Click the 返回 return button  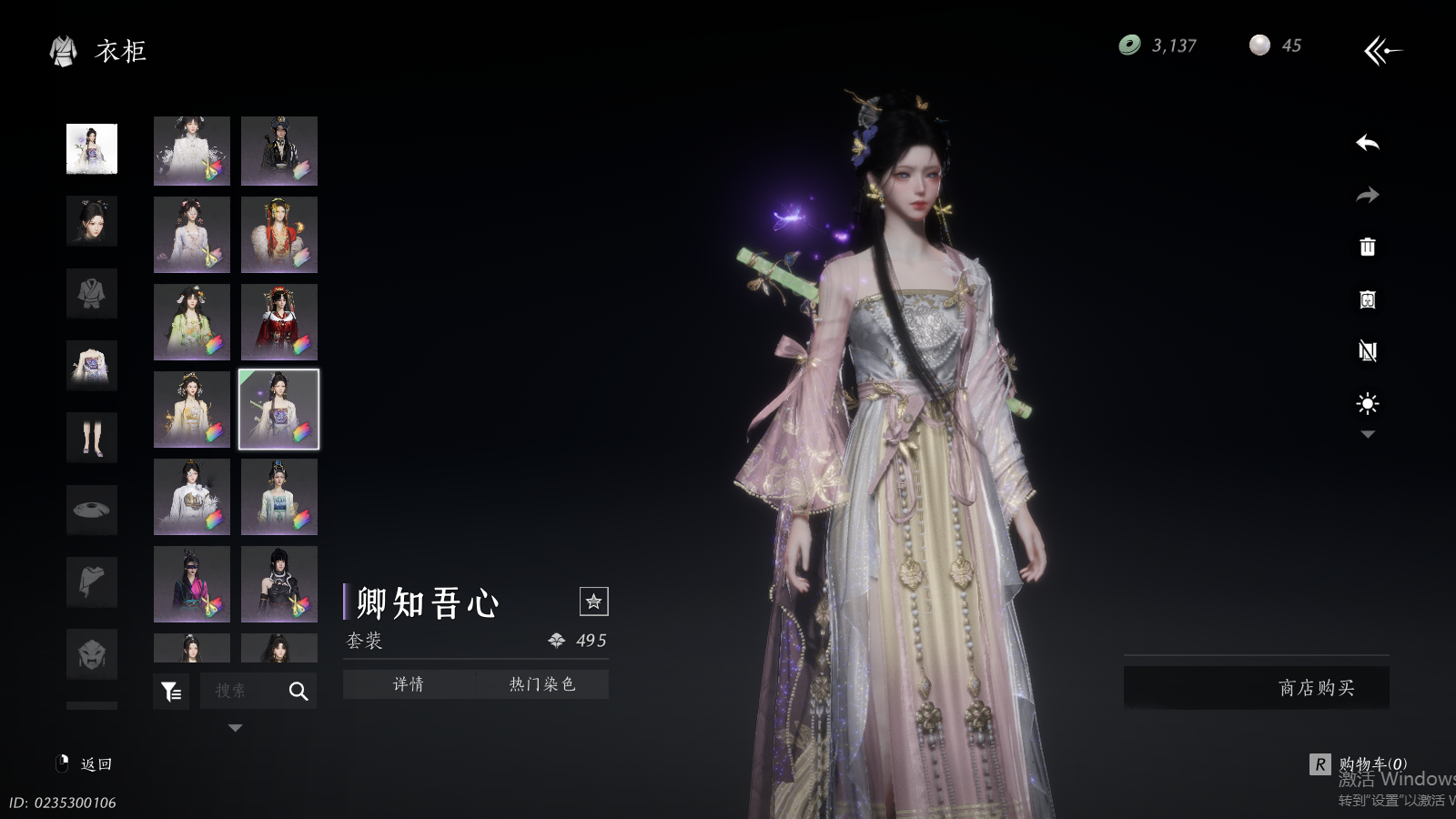point(85,764)
